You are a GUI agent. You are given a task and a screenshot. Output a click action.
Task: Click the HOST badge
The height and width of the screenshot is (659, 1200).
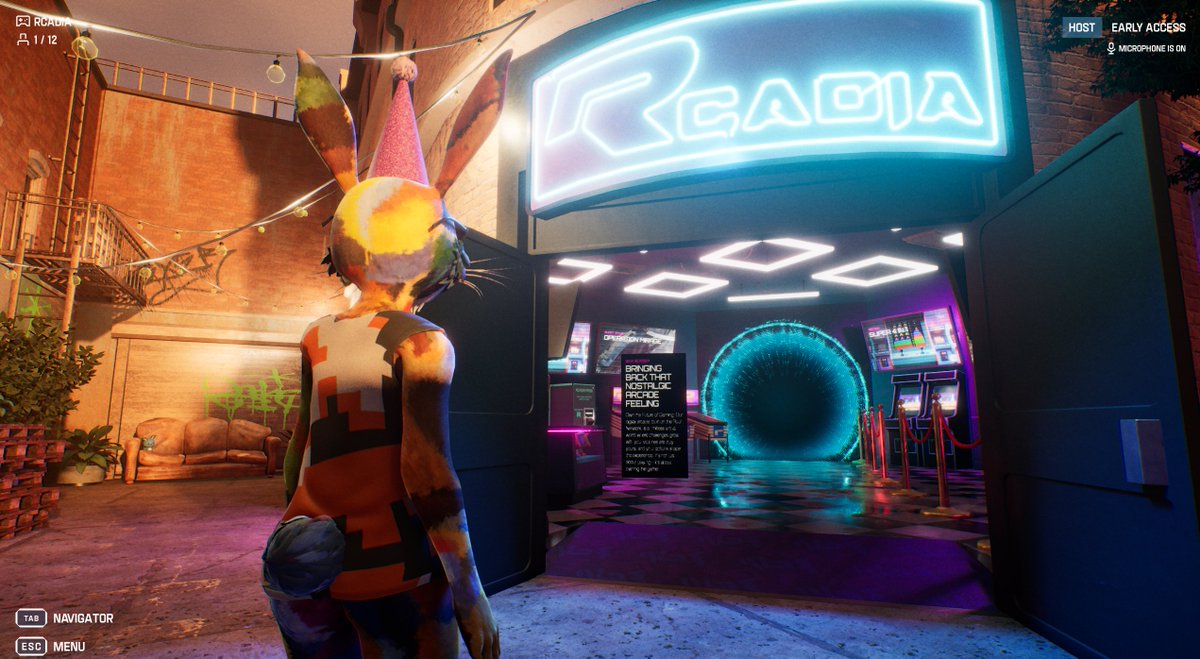[x=1081, y=28]
